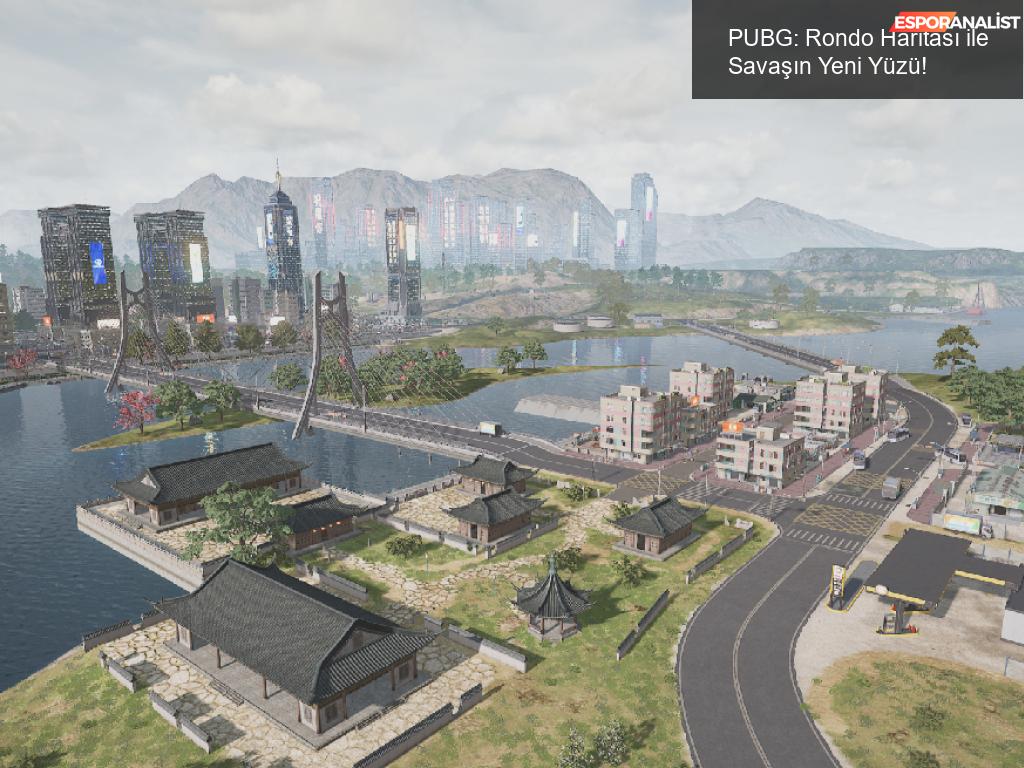The height and width of the screenshot is (768, 1024).
Task: Click the Esporanalist logo
Action: [955, 22]
